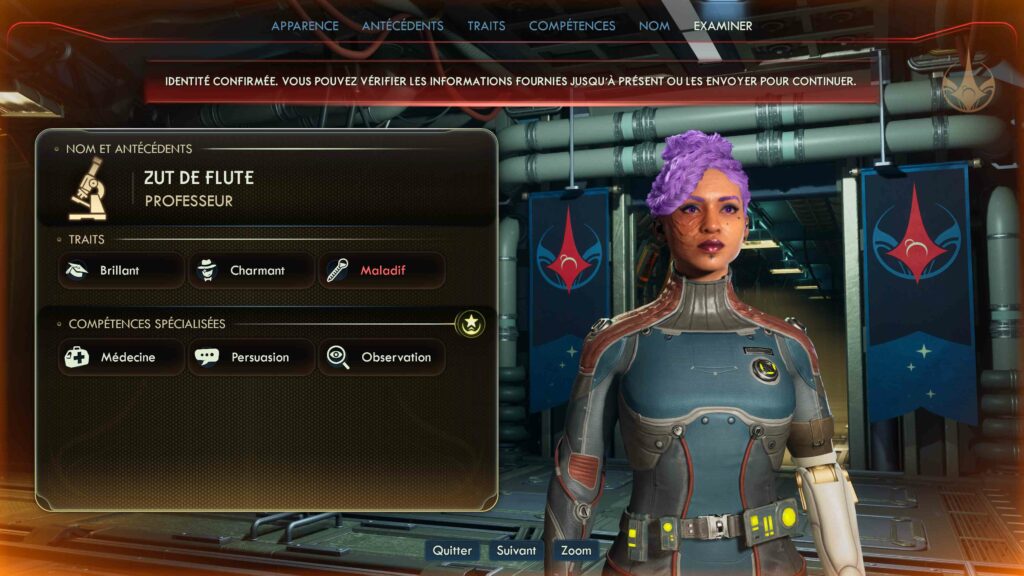Switch to the Apparence tab
1024x576 pixels.
coord(305,26)
